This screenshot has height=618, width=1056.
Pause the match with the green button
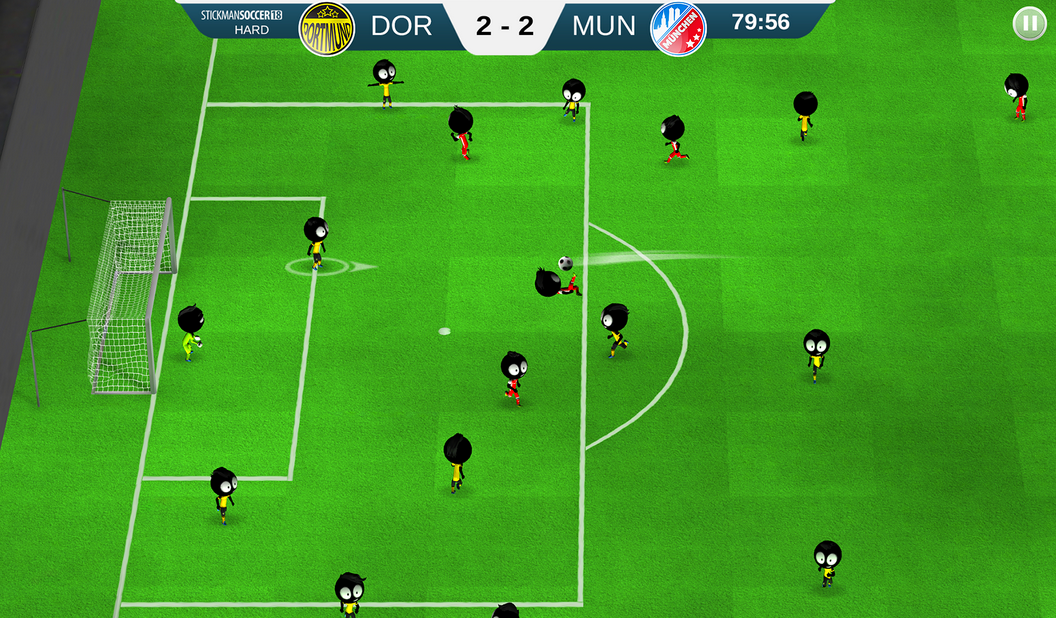pos(1029,23)
